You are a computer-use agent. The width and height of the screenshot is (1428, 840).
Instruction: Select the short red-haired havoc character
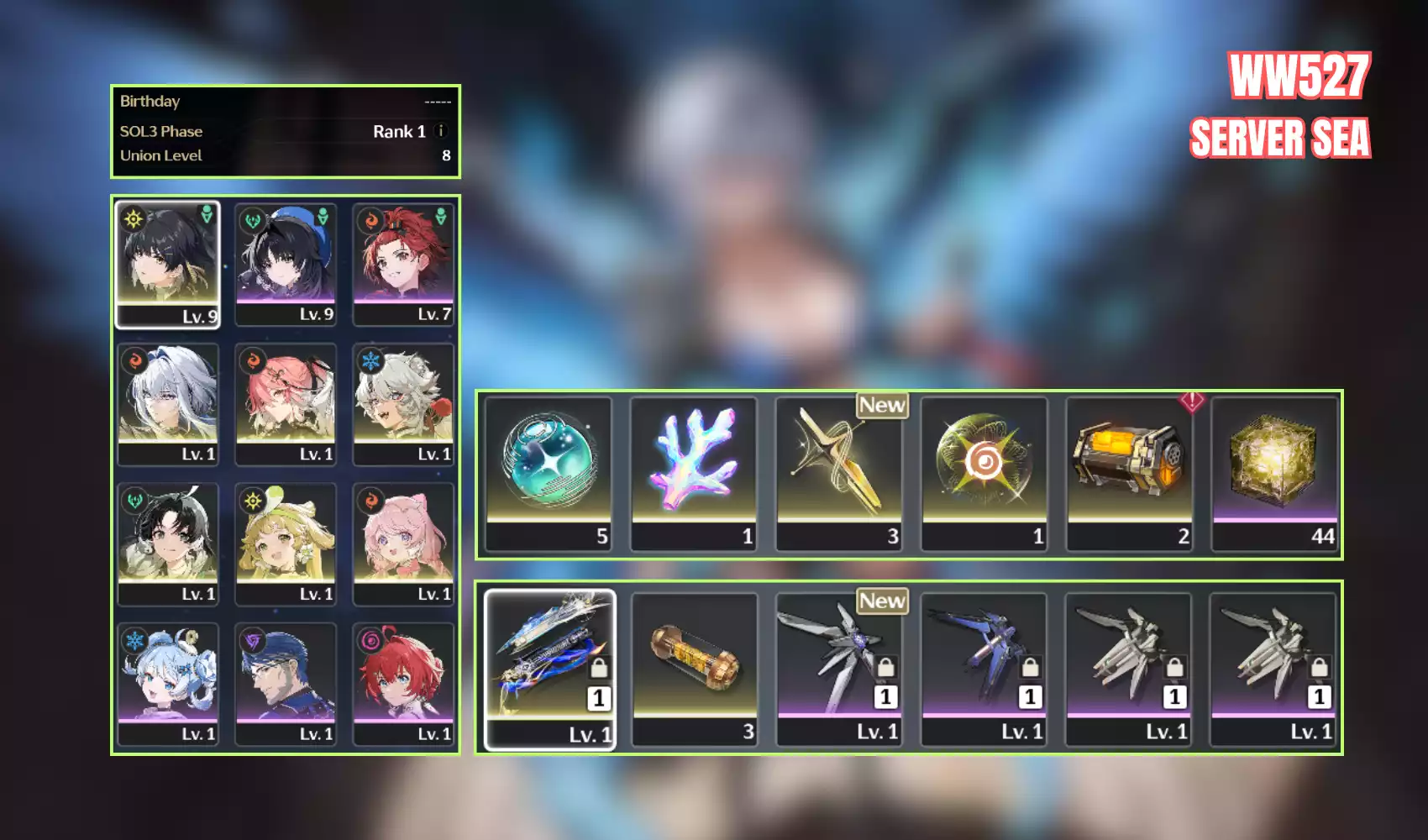[x=403, y=684]
